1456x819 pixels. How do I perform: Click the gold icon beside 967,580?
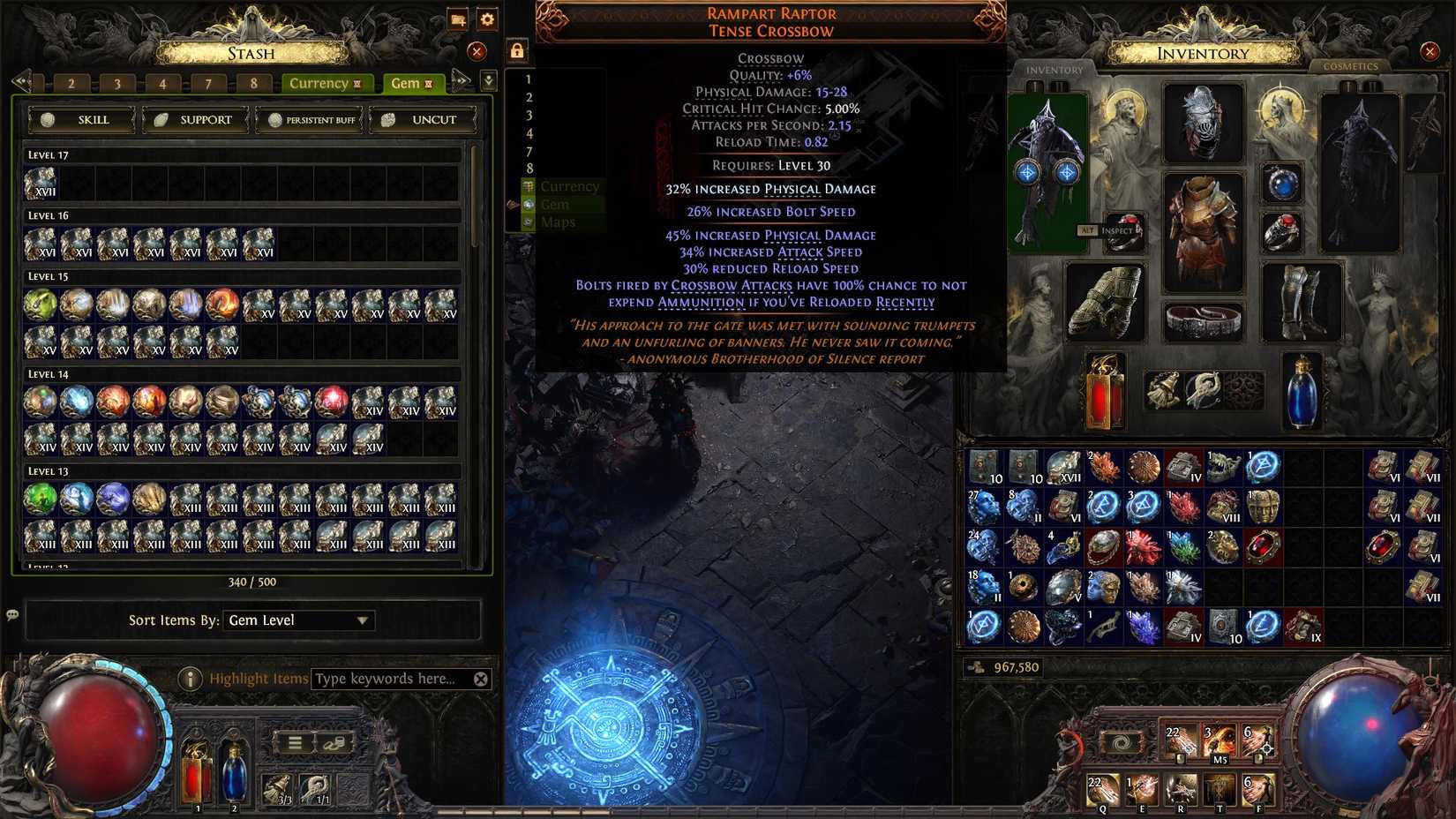(976, 668)
